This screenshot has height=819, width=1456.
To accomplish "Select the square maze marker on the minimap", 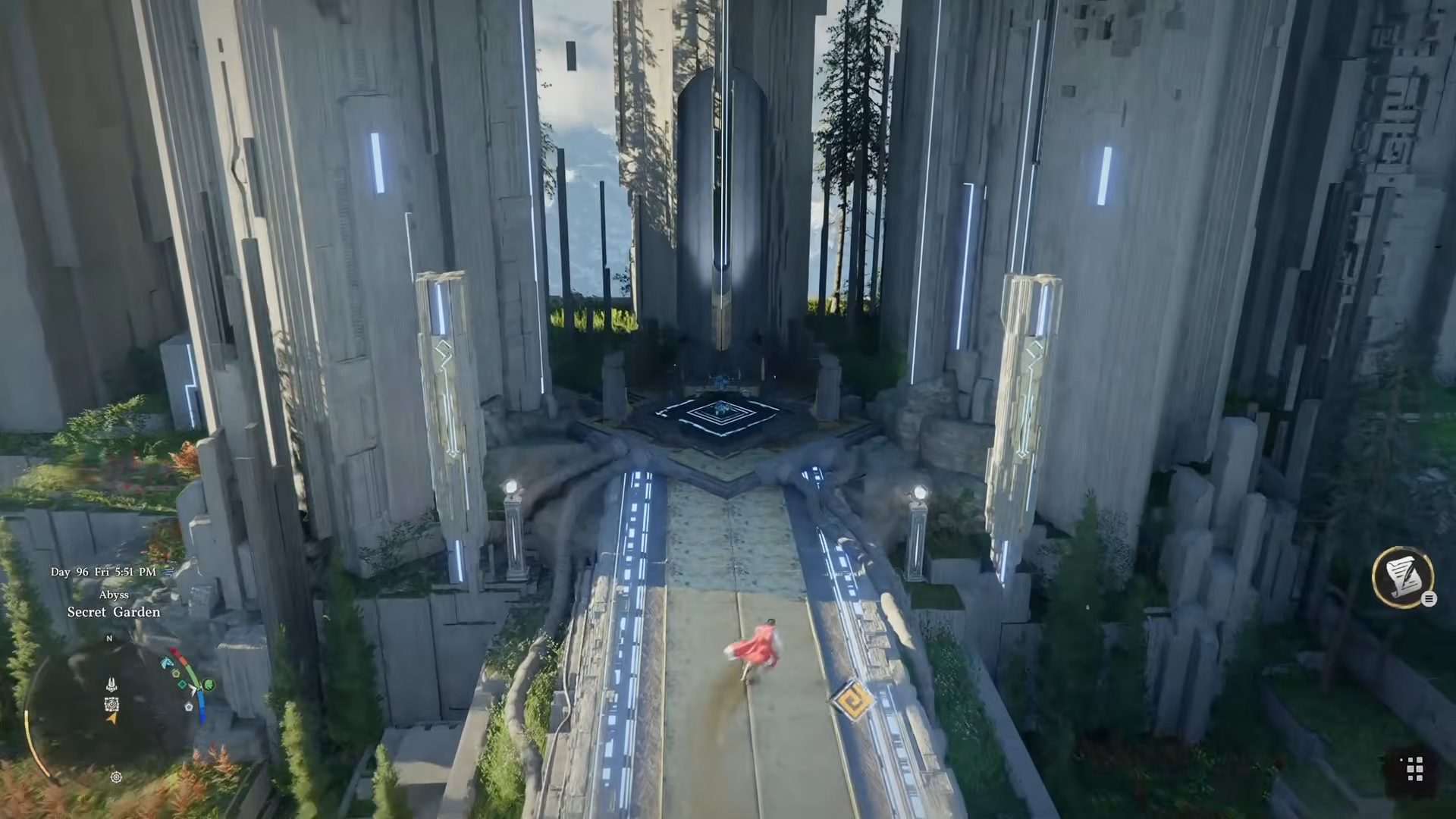I will (111, 704).
